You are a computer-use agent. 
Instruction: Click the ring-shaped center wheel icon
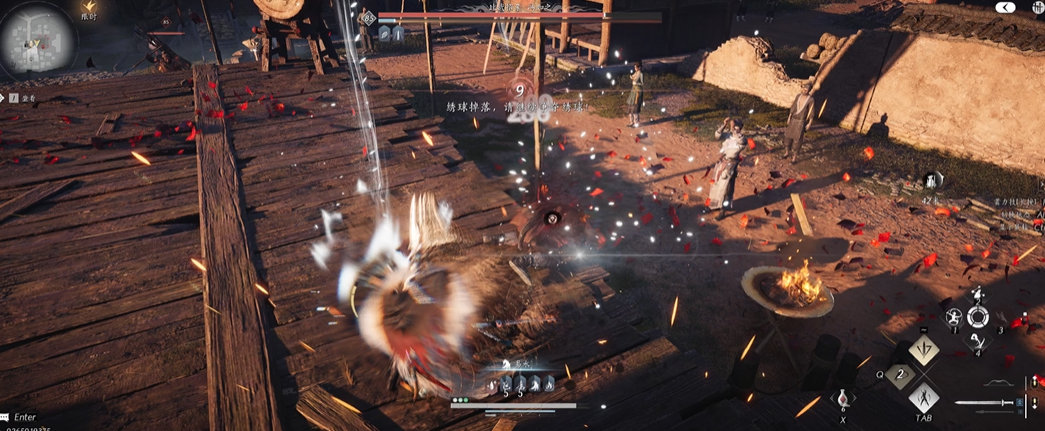pyautogui.click(x=977, y=317)
